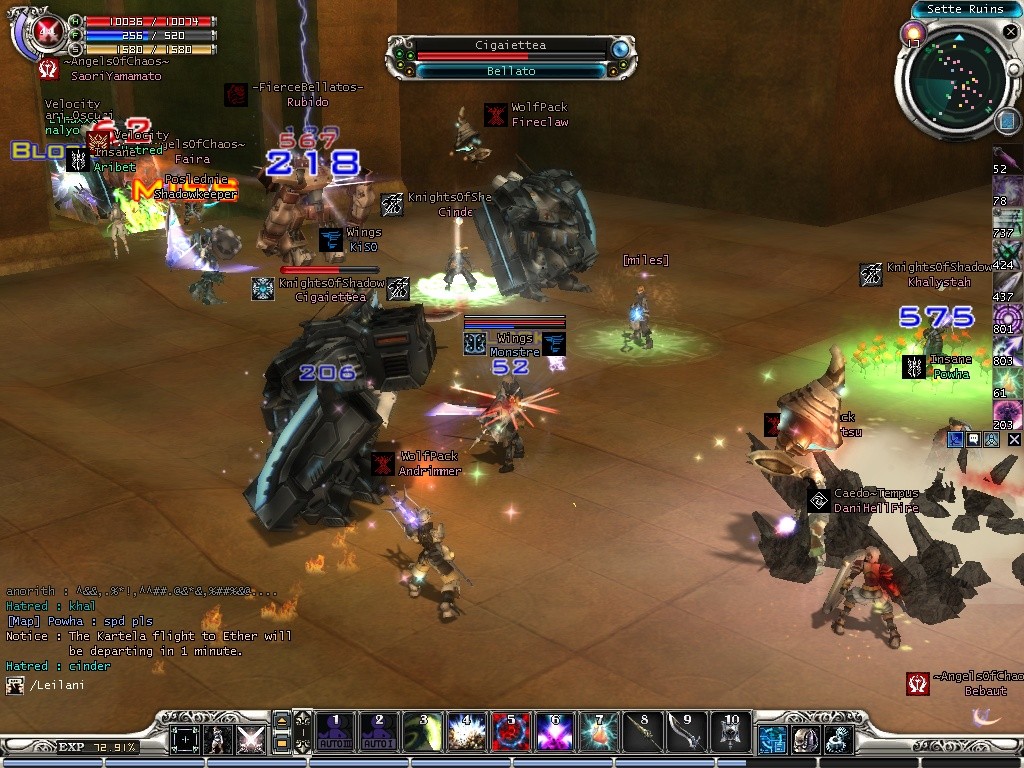The height and width of the screenshot is (768, 1024).
Task: Cast the red orb skill in slot 5
Action: pos(510,733)
